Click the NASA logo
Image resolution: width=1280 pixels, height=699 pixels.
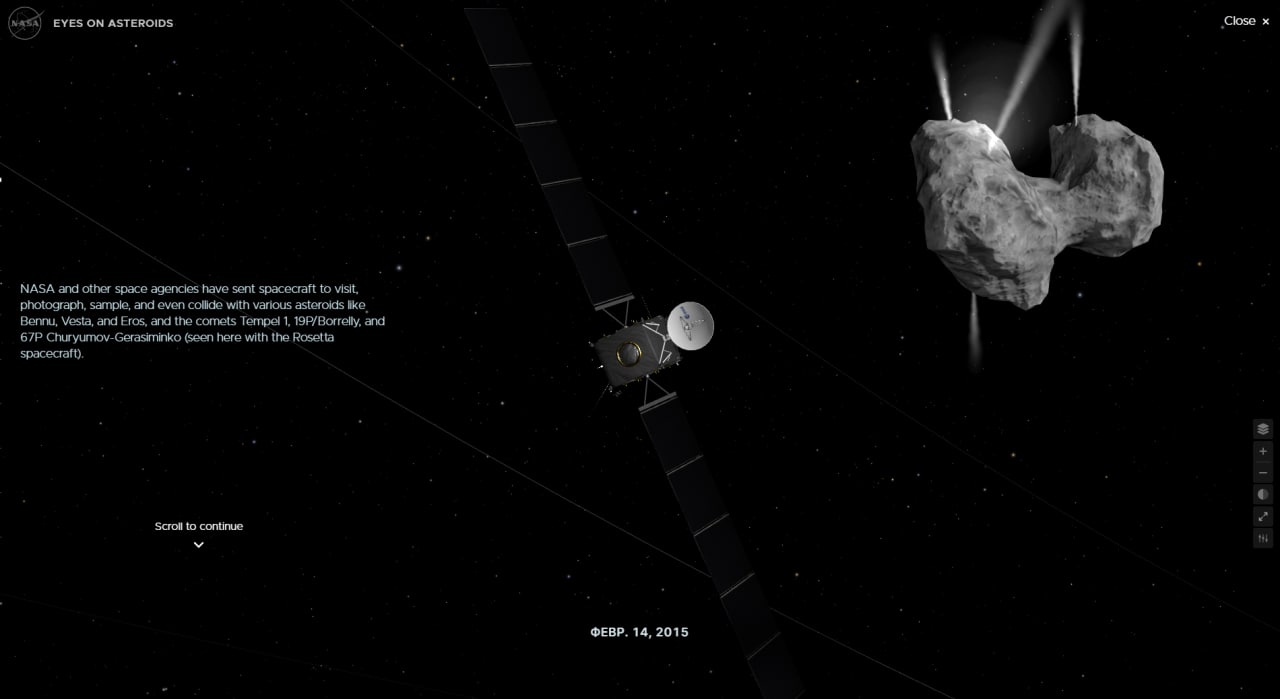[24, 23]
